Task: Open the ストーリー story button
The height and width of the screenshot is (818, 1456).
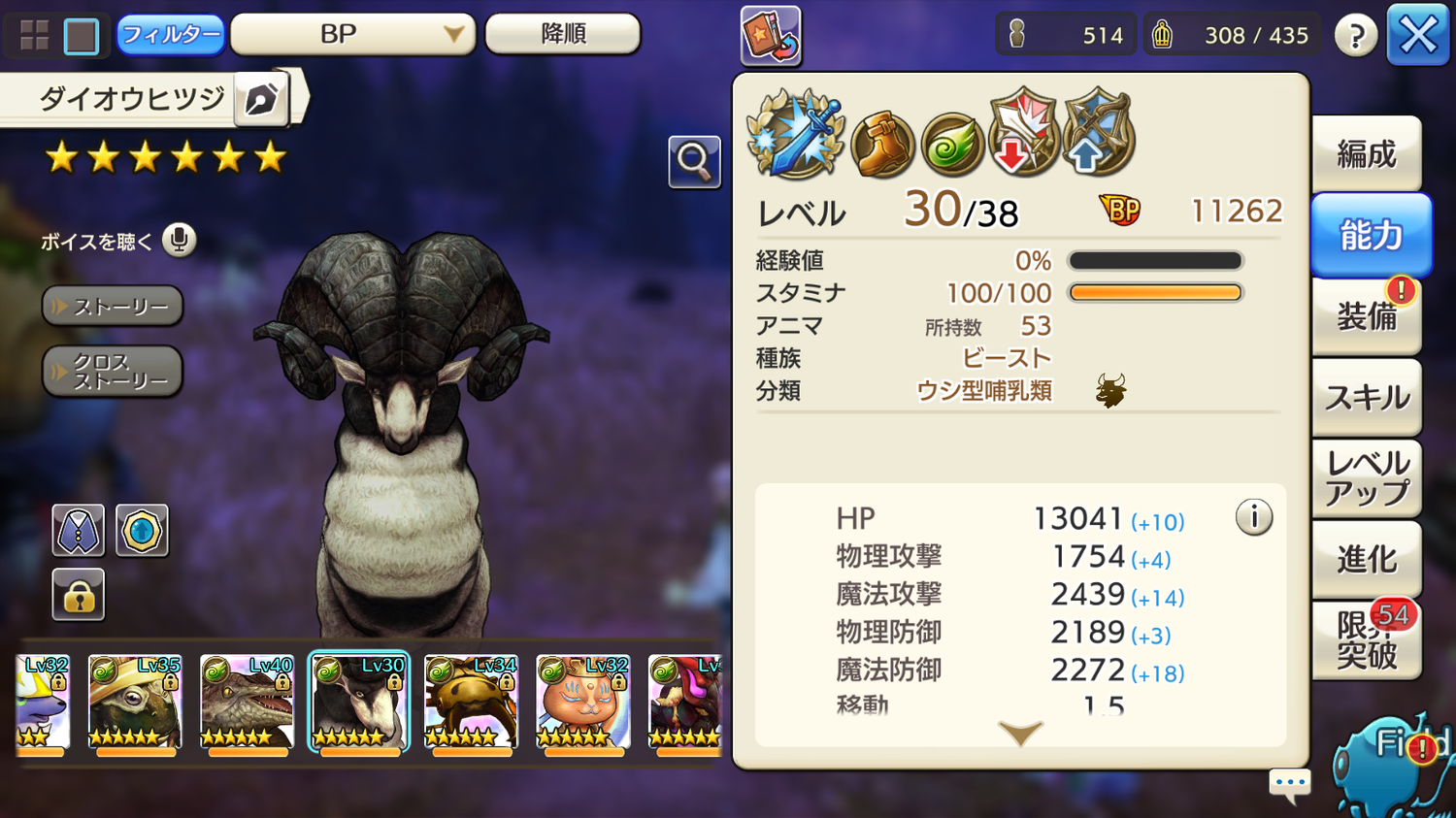Action: coord(113,307)
